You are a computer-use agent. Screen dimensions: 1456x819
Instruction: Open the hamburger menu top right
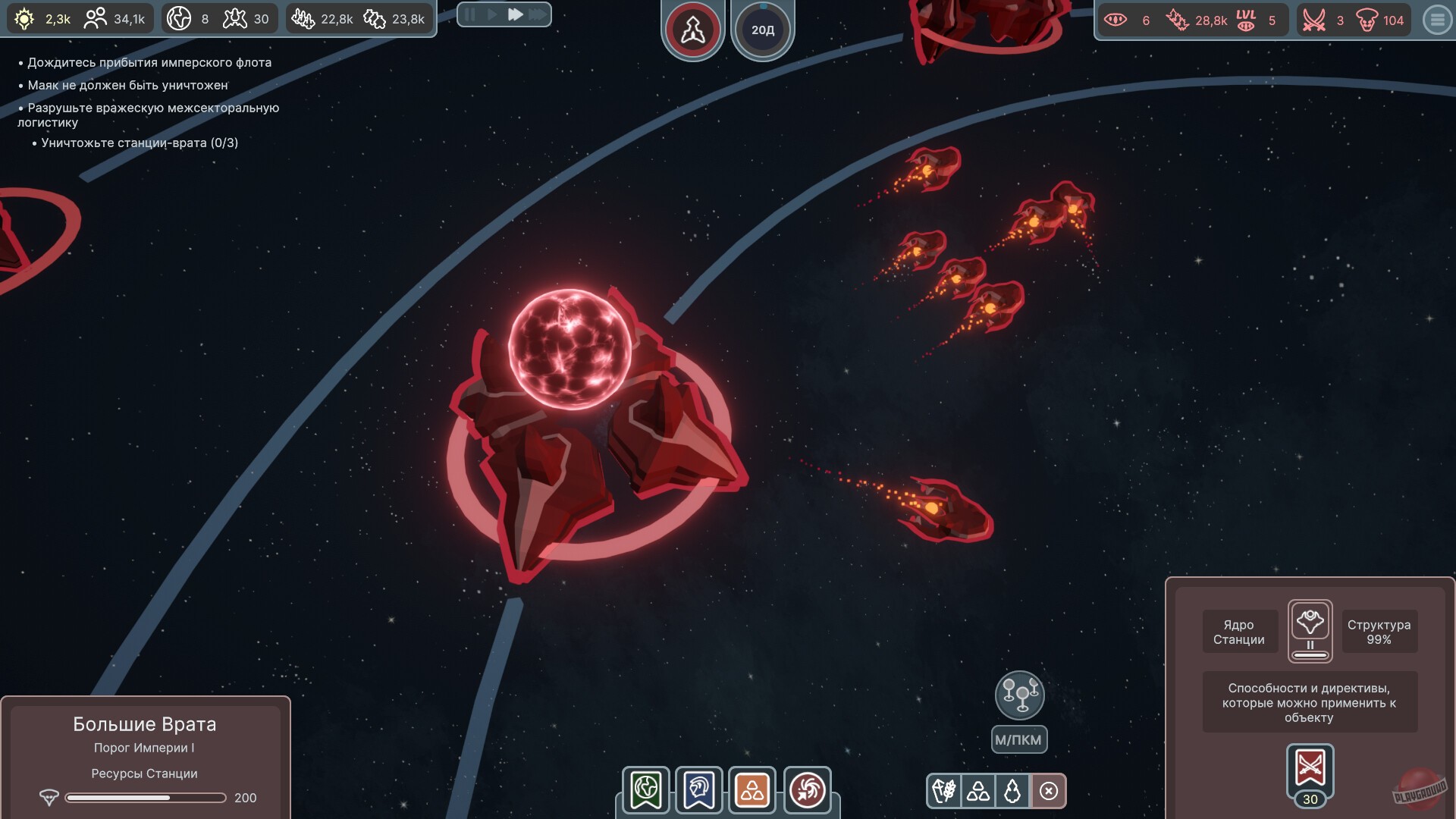pos(1436,20)
